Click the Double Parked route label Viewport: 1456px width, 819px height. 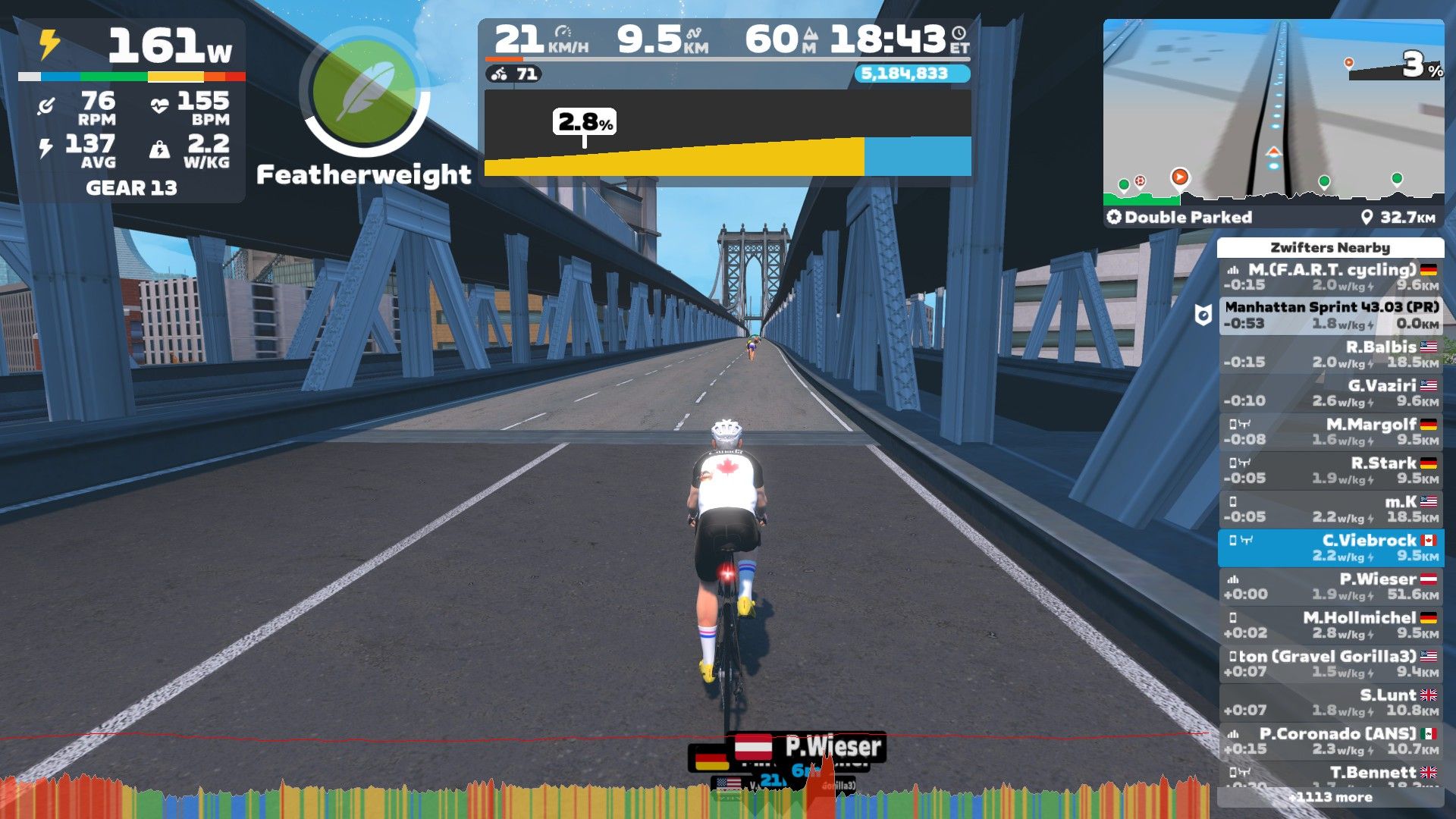(x=1179, y=218)
